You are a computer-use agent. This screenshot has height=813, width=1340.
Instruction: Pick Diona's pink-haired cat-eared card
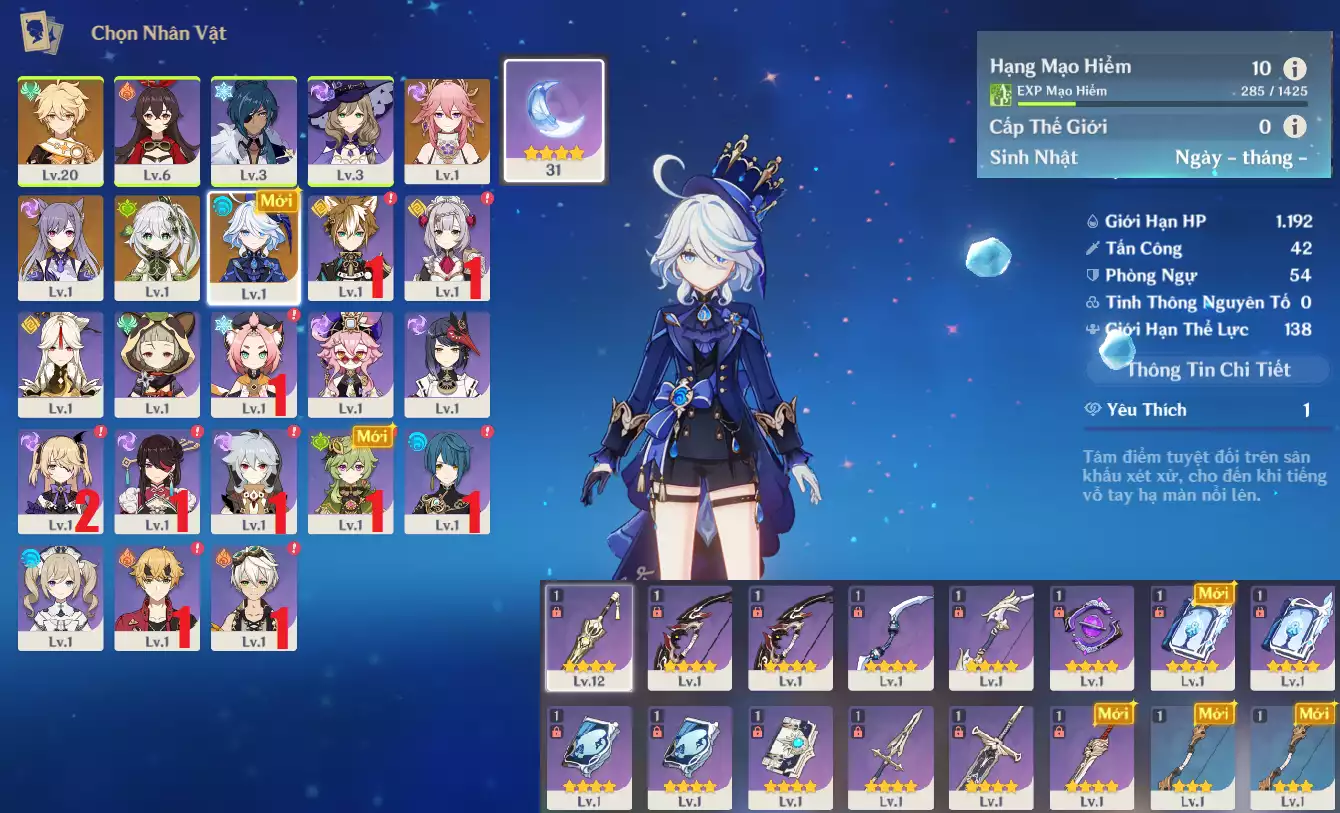click(x=254, y=364)
